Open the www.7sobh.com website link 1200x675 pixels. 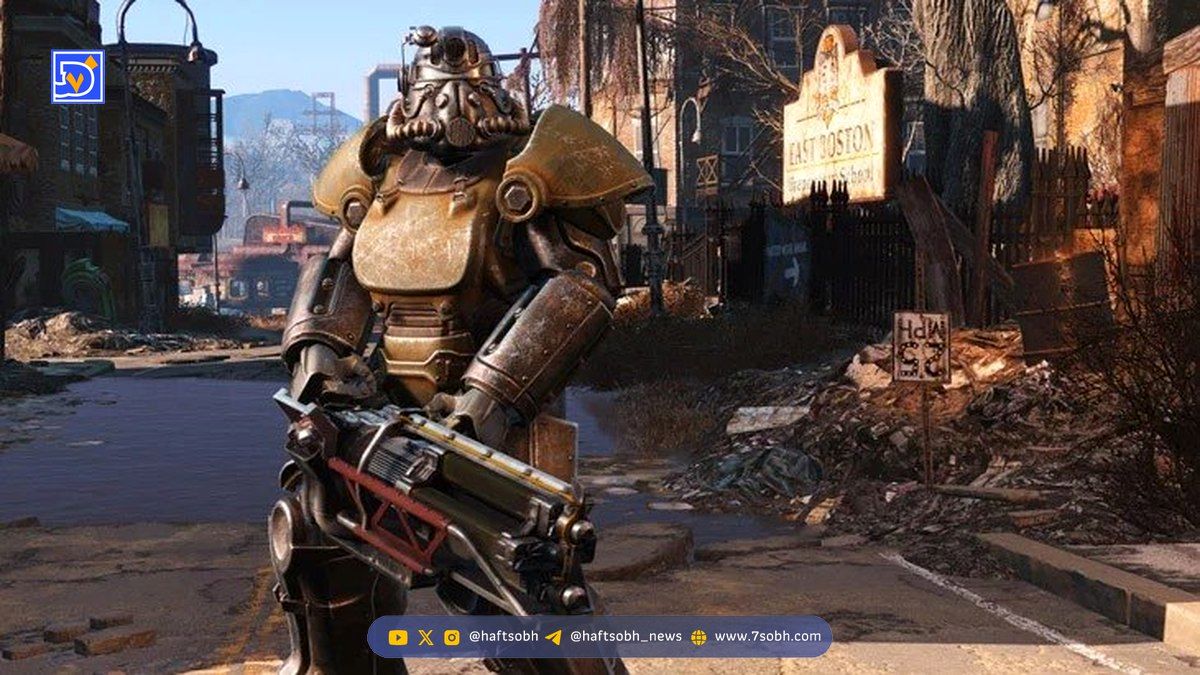[767, 637]
